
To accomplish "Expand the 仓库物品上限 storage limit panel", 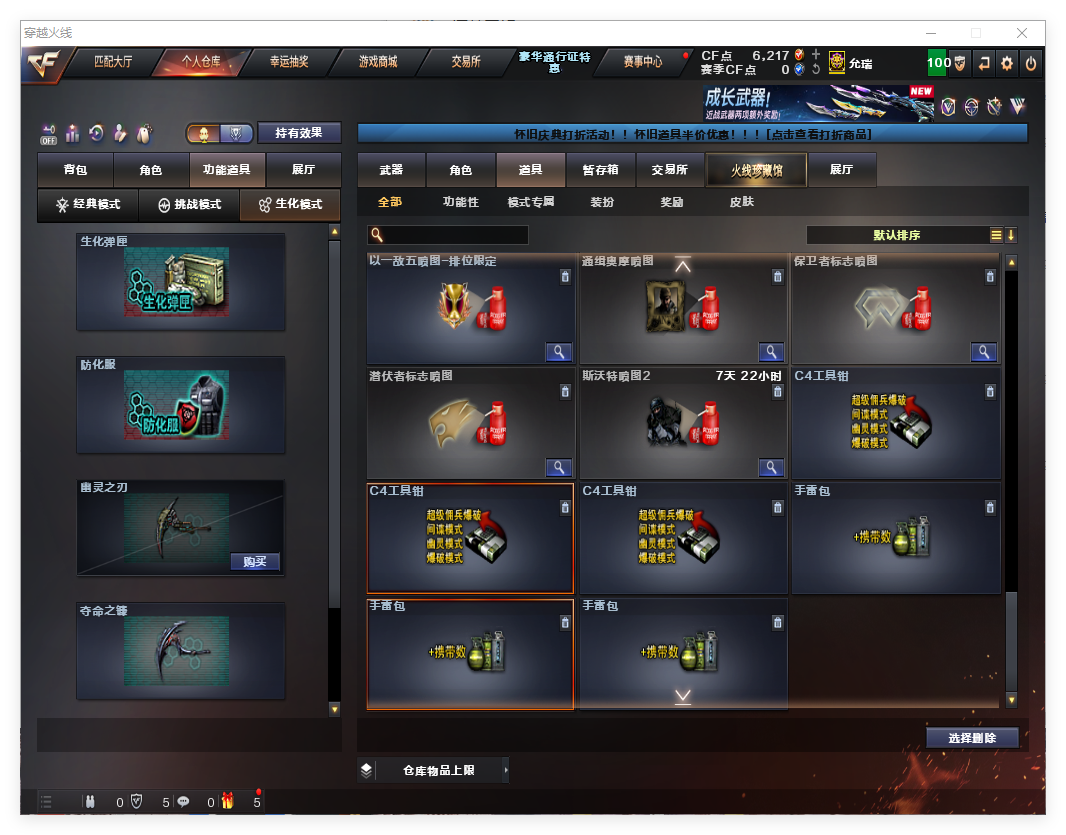I will click(438, 770).
